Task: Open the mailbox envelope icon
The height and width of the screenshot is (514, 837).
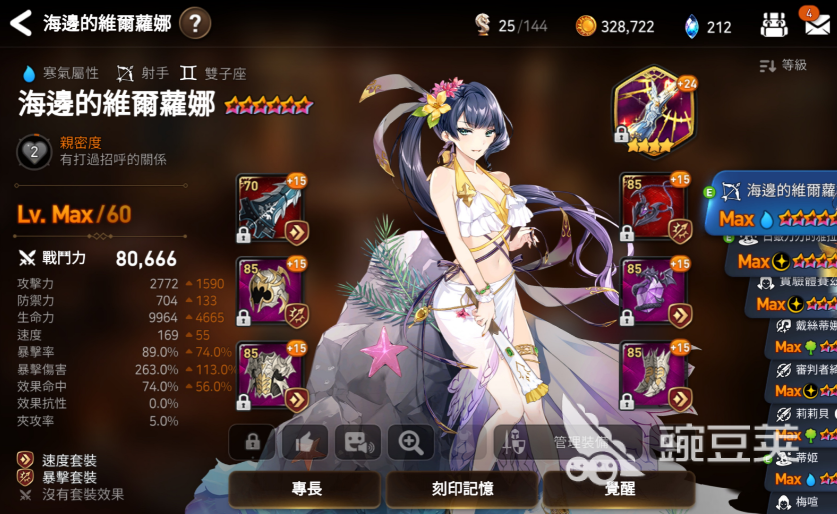Action: 814,24
